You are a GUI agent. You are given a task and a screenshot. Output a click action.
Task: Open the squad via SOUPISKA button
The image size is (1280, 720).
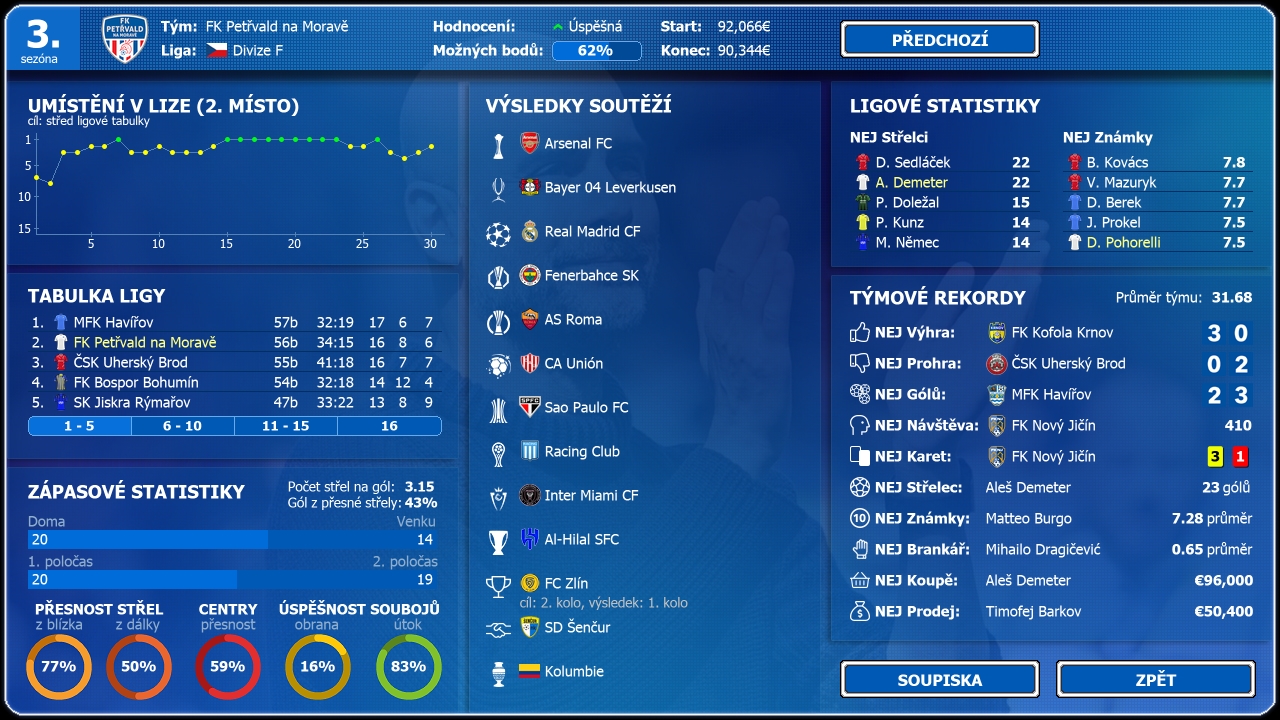(x=939, y=678)
